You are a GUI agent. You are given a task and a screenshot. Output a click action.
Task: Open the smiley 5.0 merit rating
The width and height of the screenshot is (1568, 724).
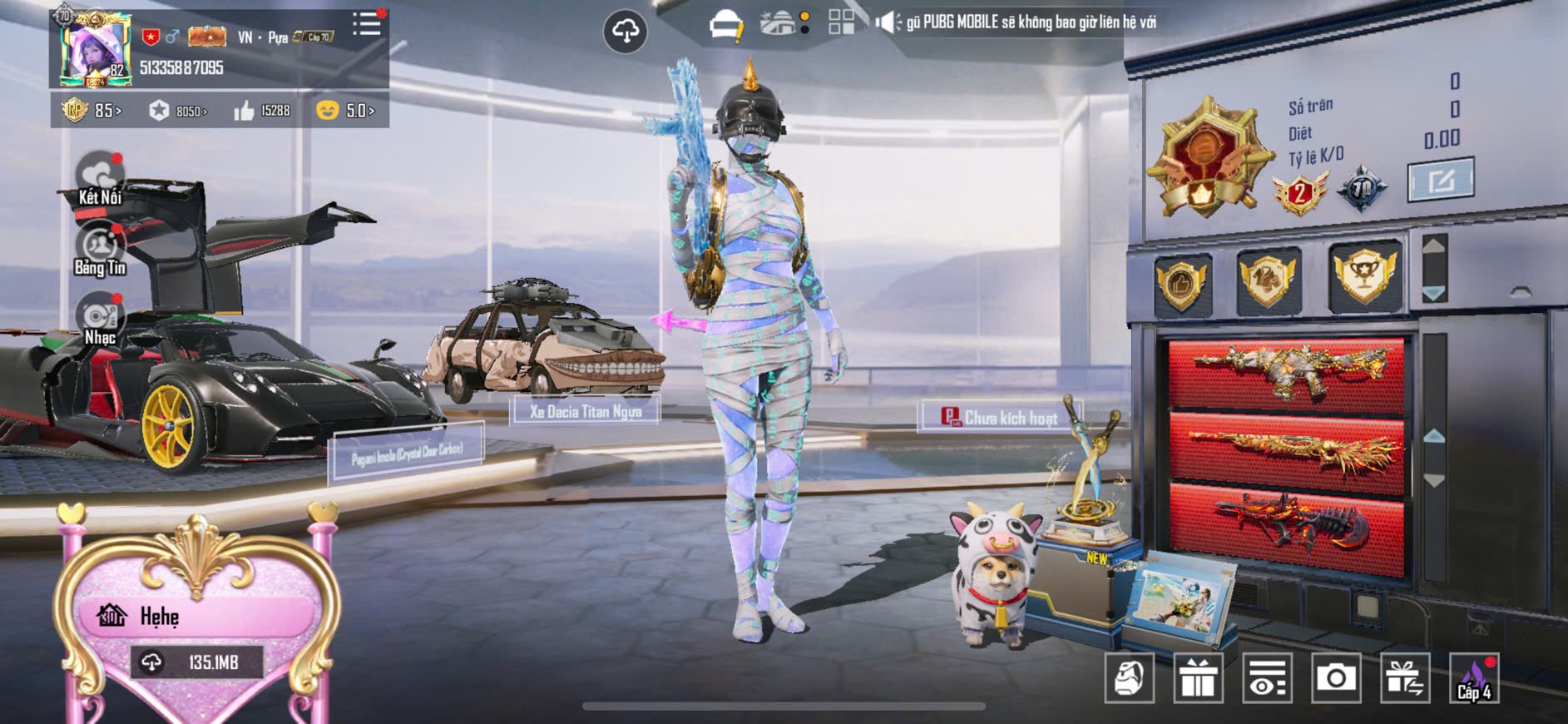click(x=345, y=111)
